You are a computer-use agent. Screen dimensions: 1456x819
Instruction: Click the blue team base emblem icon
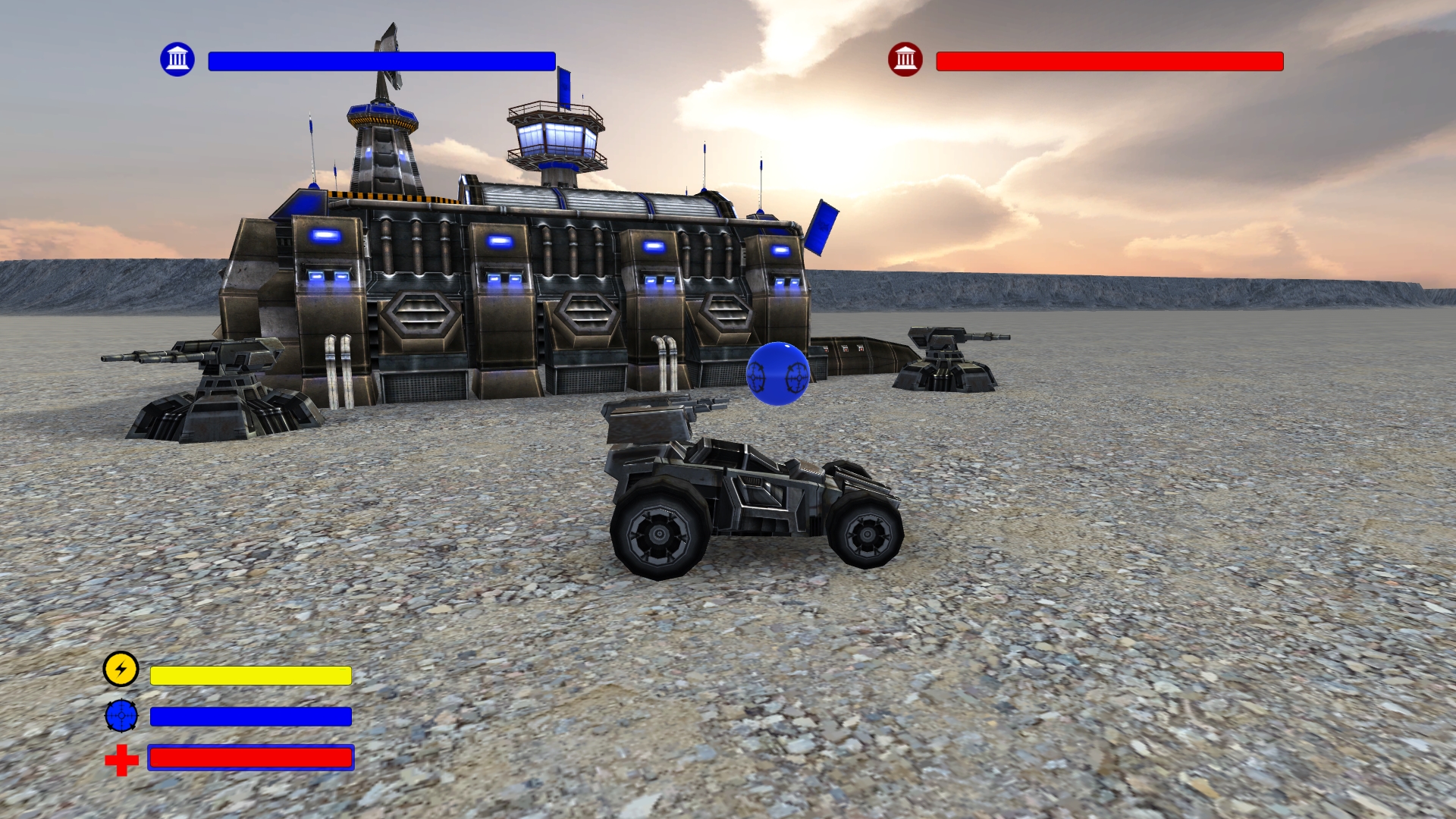point(177,58)
